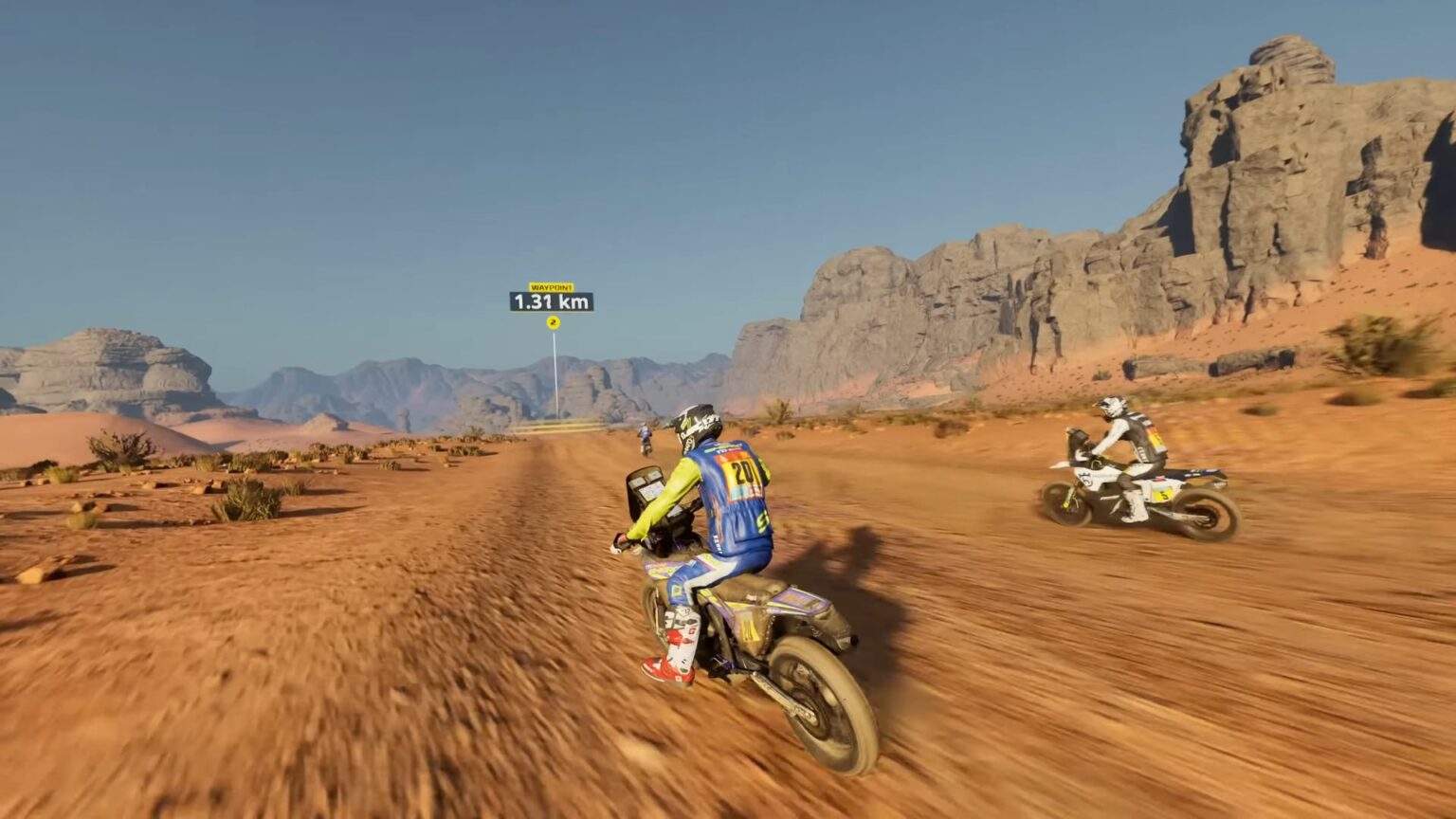The image size is (1456, 819).
Task: Click the yellow WAYPOINT label banner
Action: (553, 284)
